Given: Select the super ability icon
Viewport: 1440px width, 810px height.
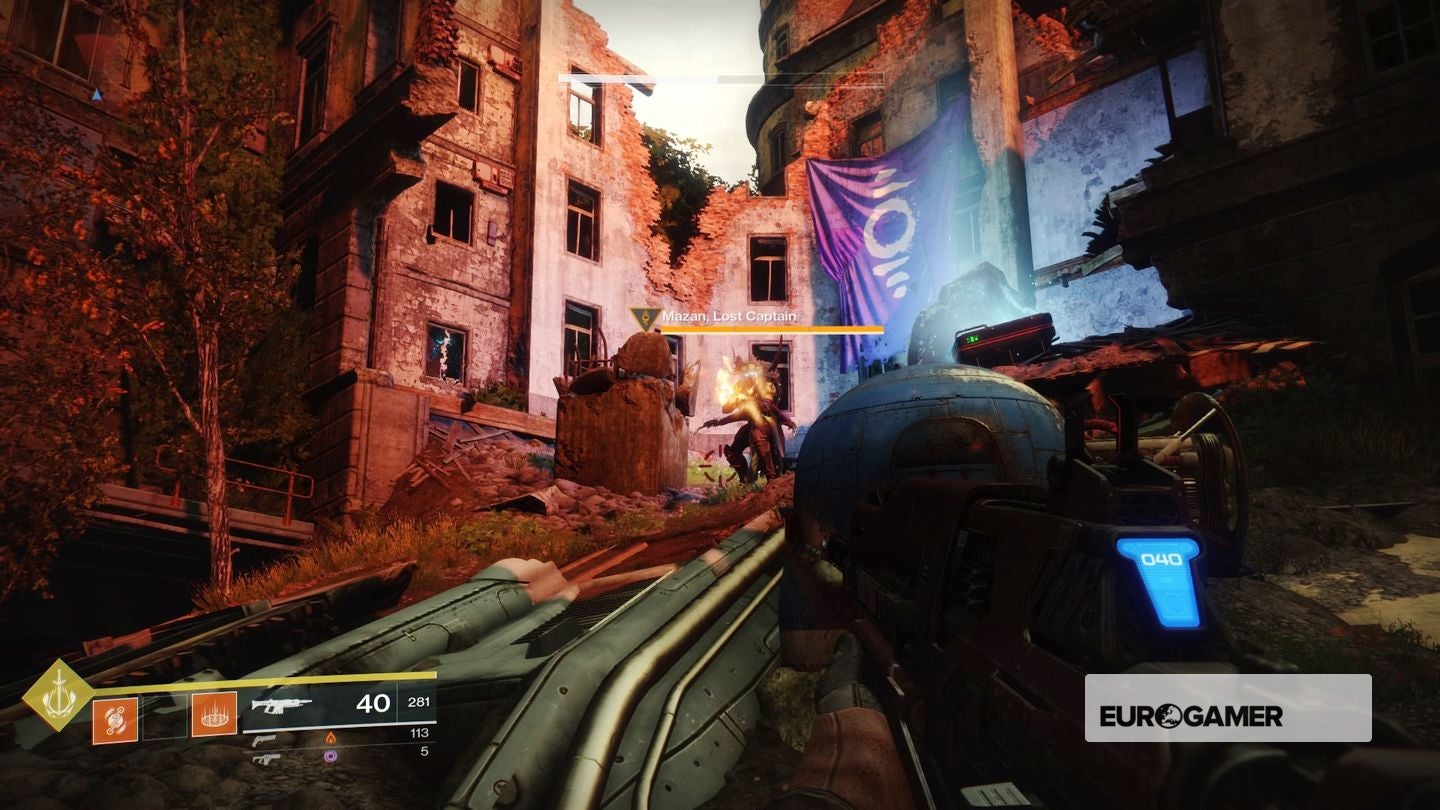Looking at the screenshot, I should pos(214,714).
